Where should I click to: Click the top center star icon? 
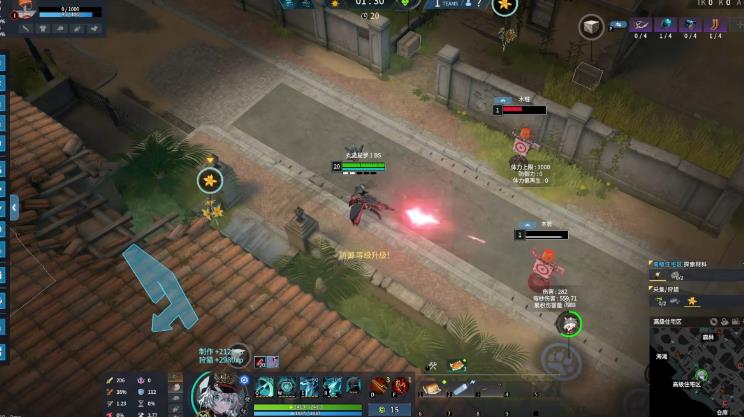(x=504, y=7)
